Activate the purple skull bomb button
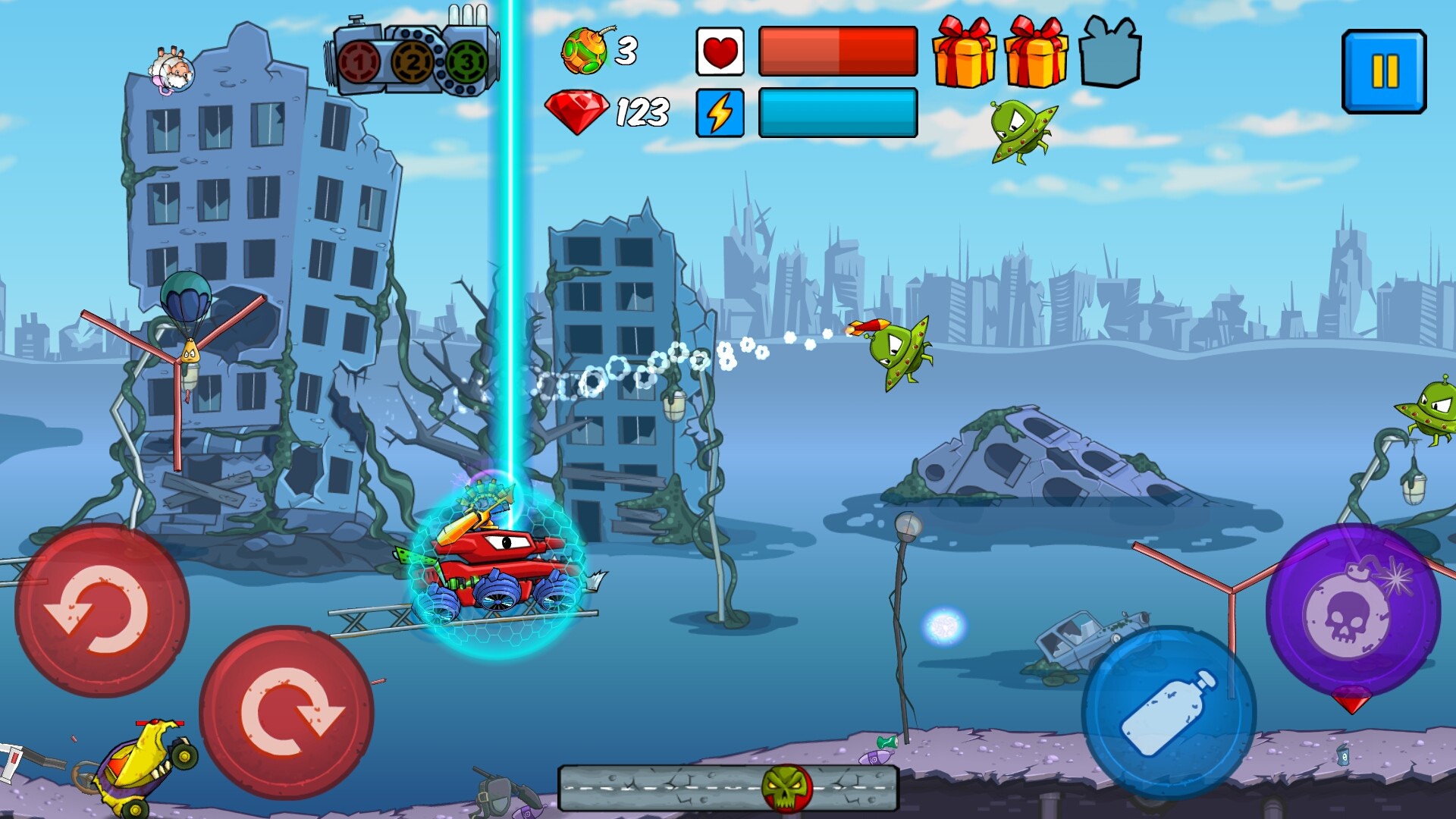 point(1353,610)
